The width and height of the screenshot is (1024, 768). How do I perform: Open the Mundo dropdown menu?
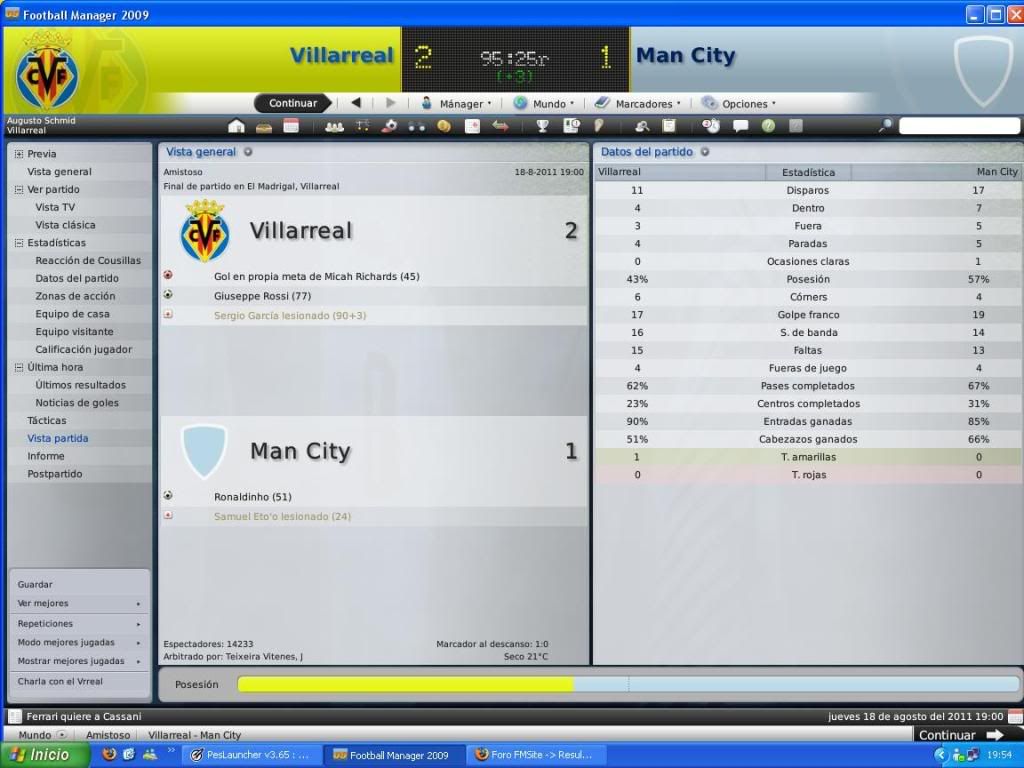point(544,103)
